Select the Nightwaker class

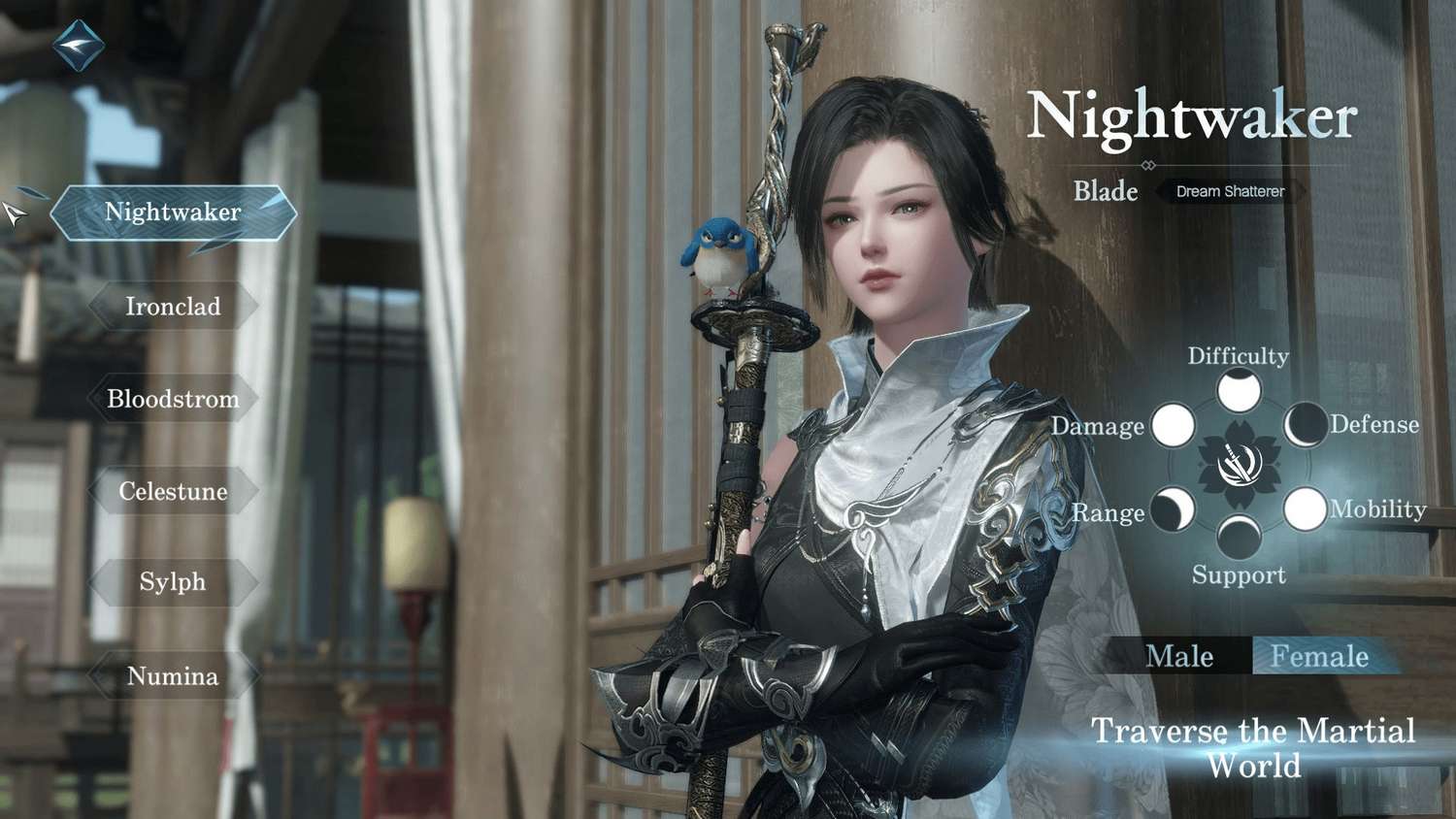(173, 212)
